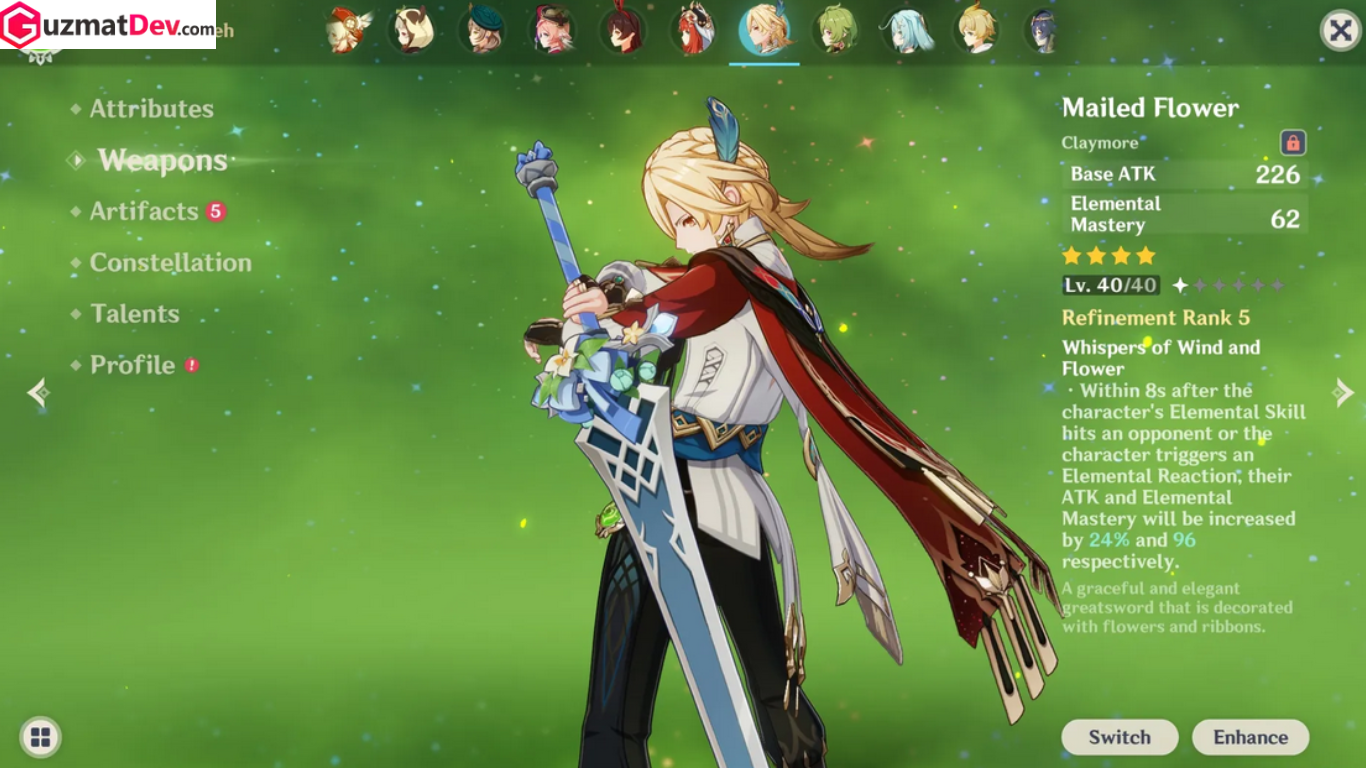1366x768 pixels.
Task: Click the party setup grid icon
Action: (40, 737)
